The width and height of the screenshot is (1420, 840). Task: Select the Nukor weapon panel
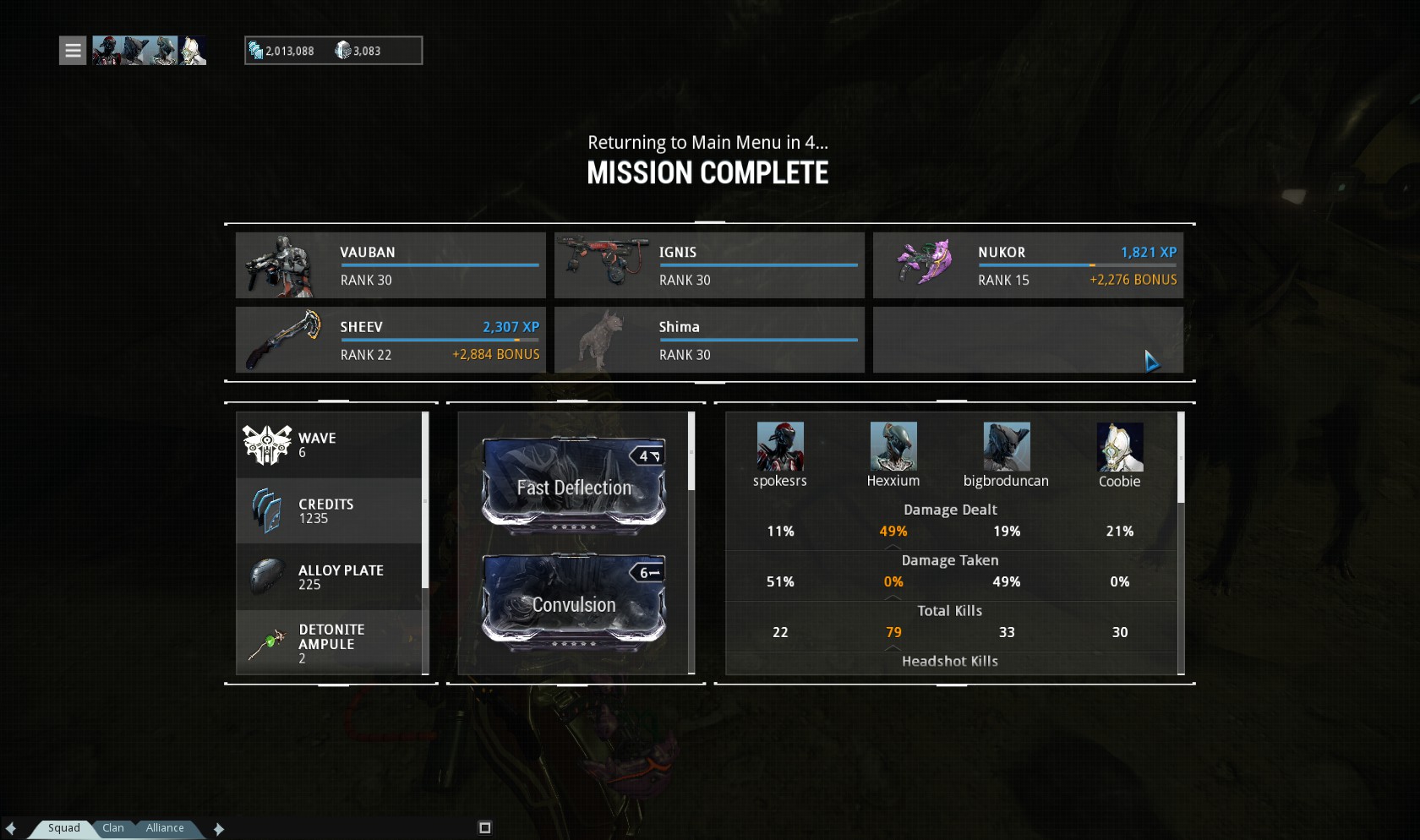coord(1028,265)
